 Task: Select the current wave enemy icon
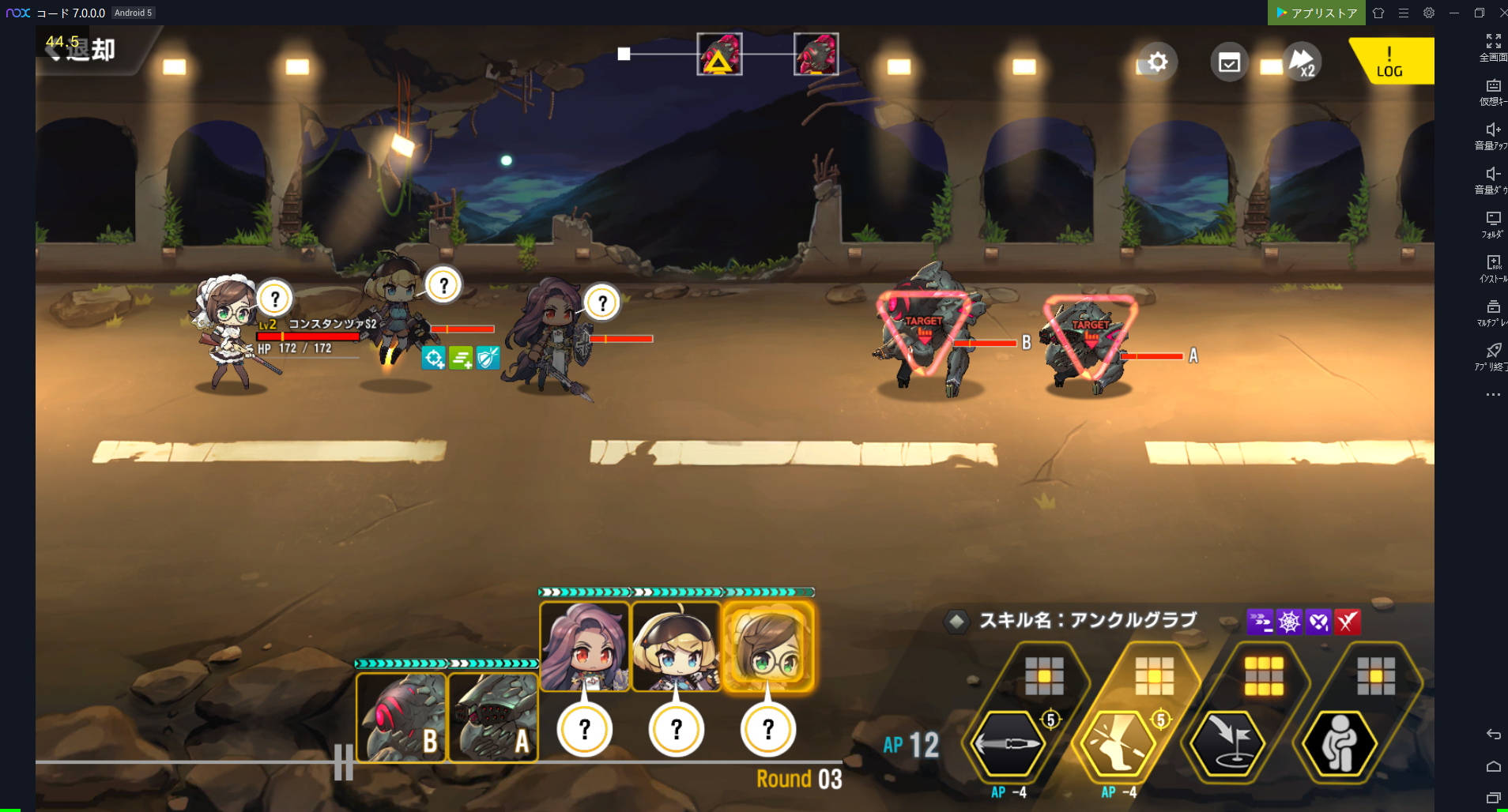tap(719, 55)
